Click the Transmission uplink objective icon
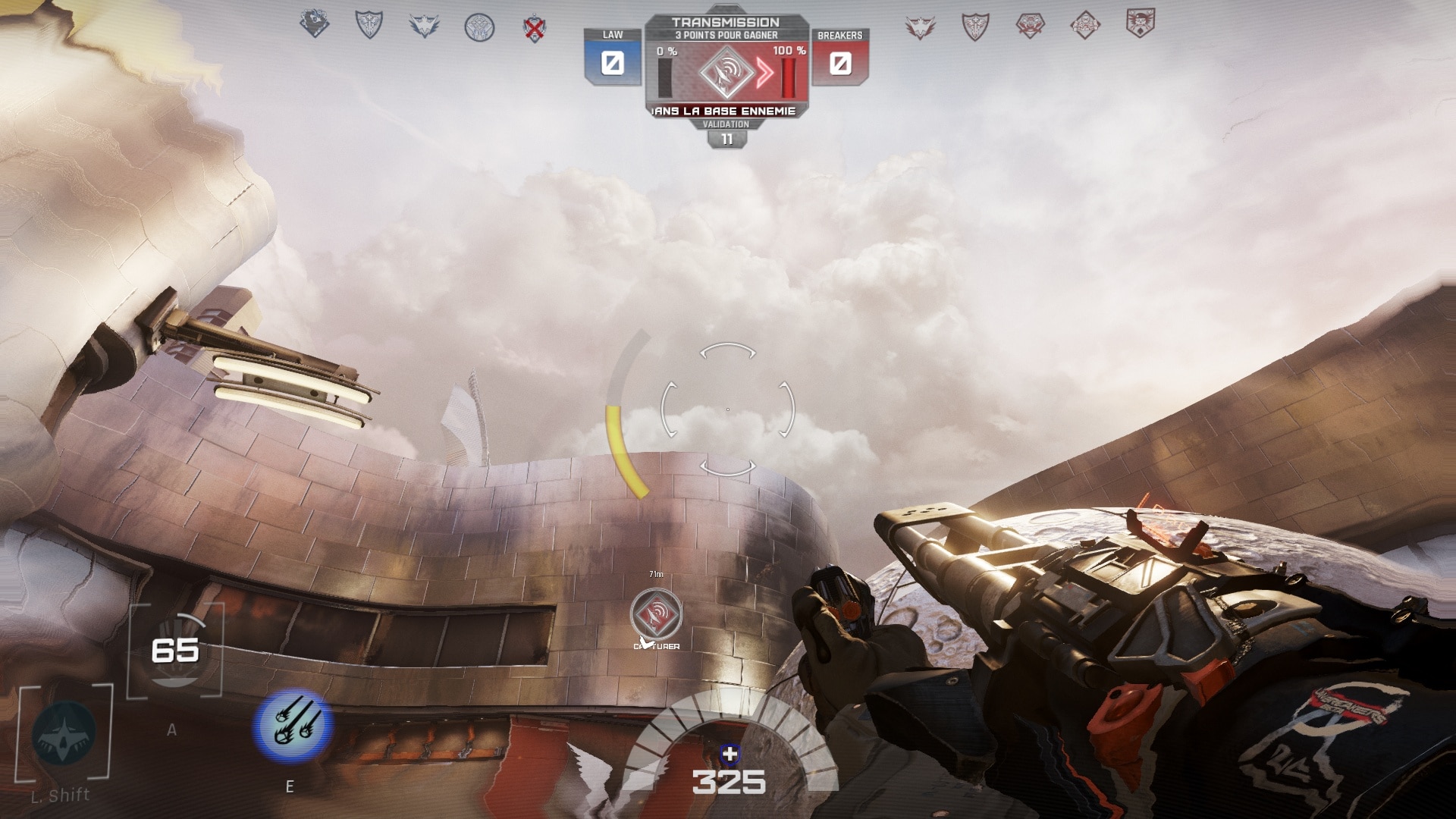Image resolution: width=1456 pixels, height=819 pixels. point(726,73)
